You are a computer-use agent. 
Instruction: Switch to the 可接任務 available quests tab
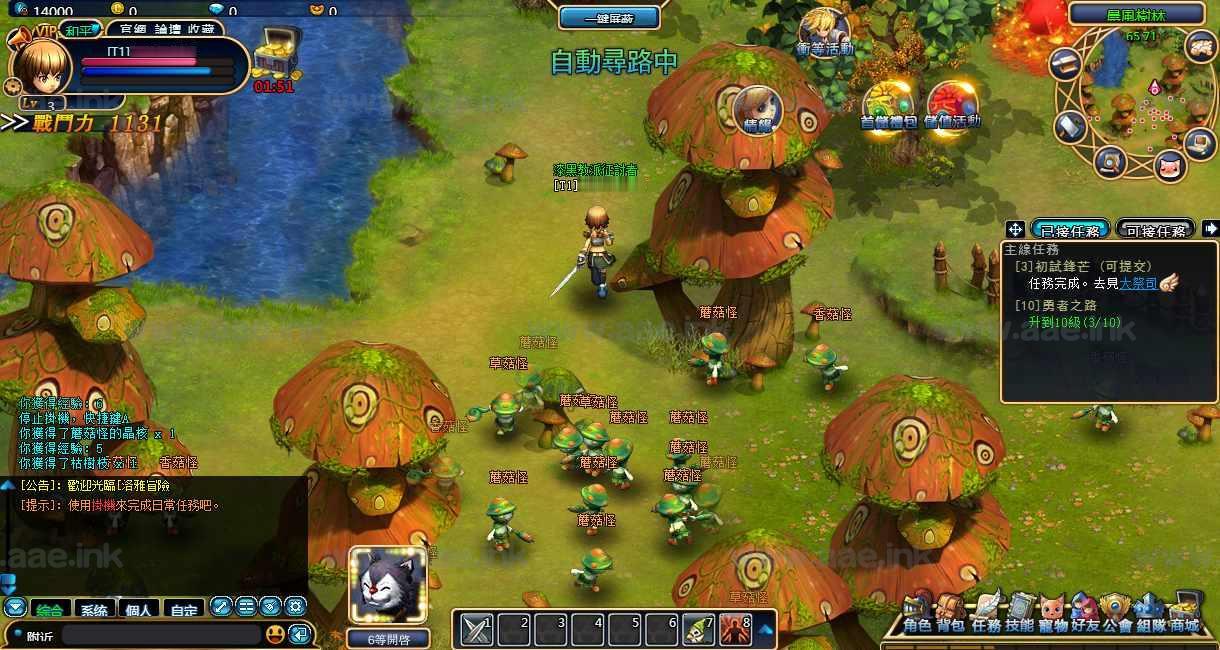coord(1155,230)
